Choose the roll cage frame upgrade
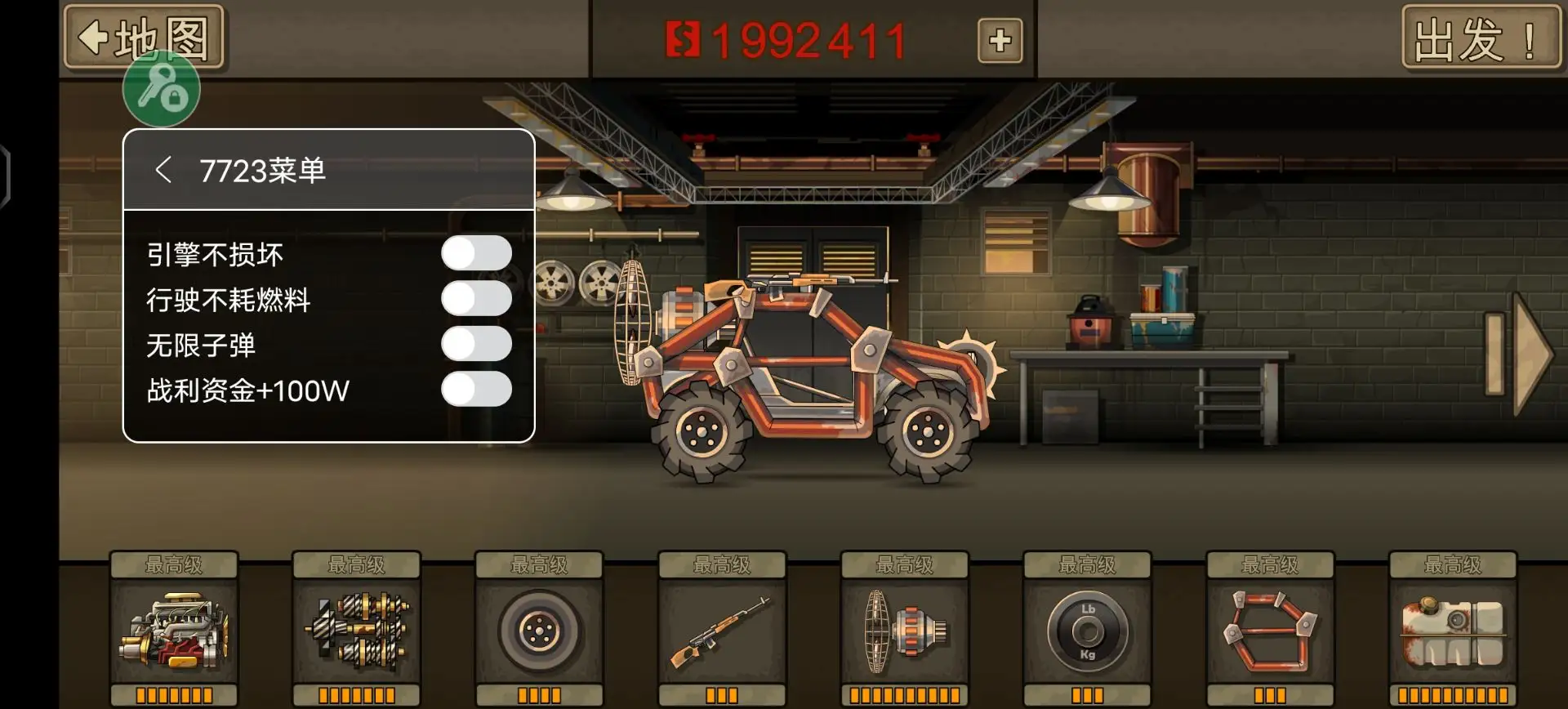Viewport: 1568px width, 709px height. point(1270,631)
